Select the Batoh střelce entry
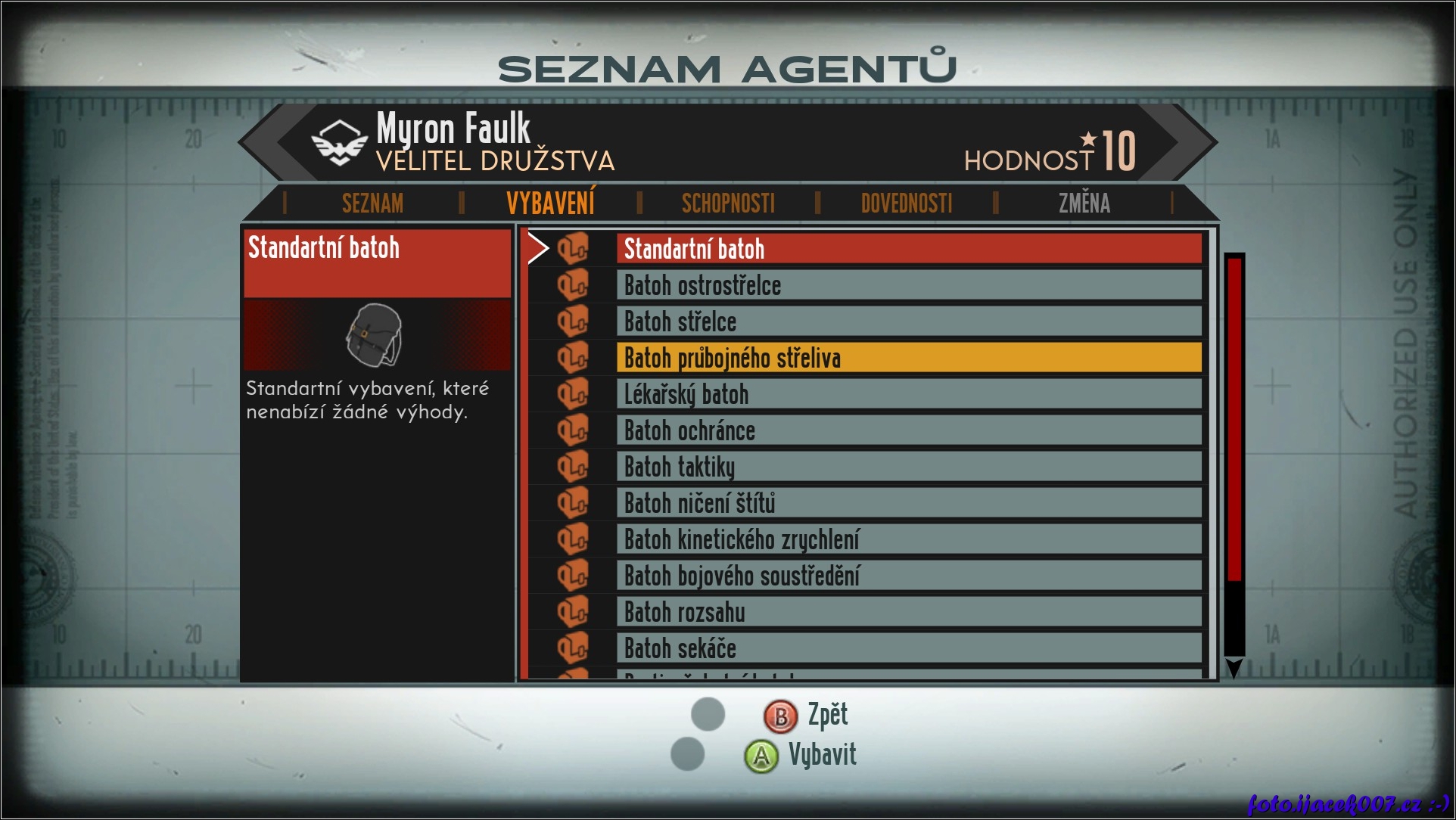Viewport: 1456px width, 820px height. point(908,321)
